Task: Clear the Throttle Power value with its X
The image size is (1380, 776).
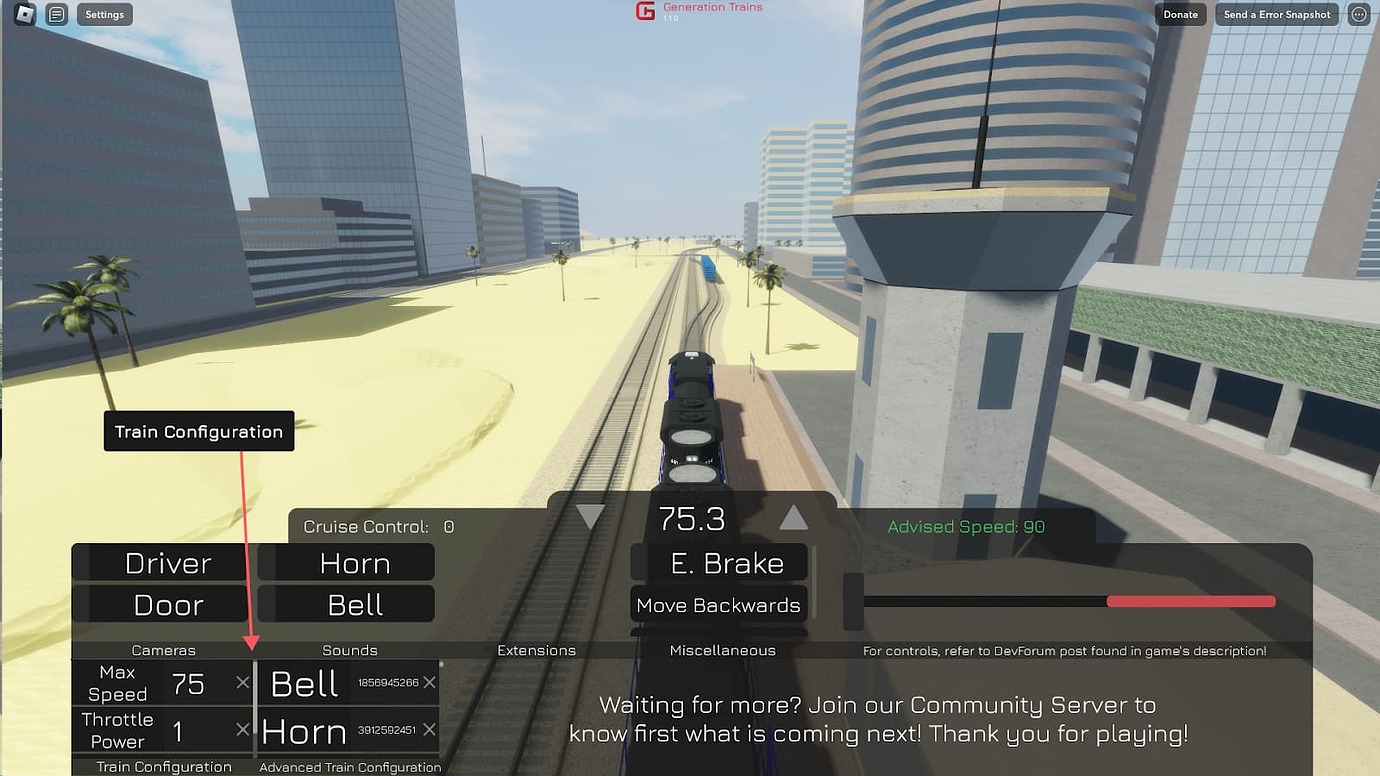Action: pos(242,731)
